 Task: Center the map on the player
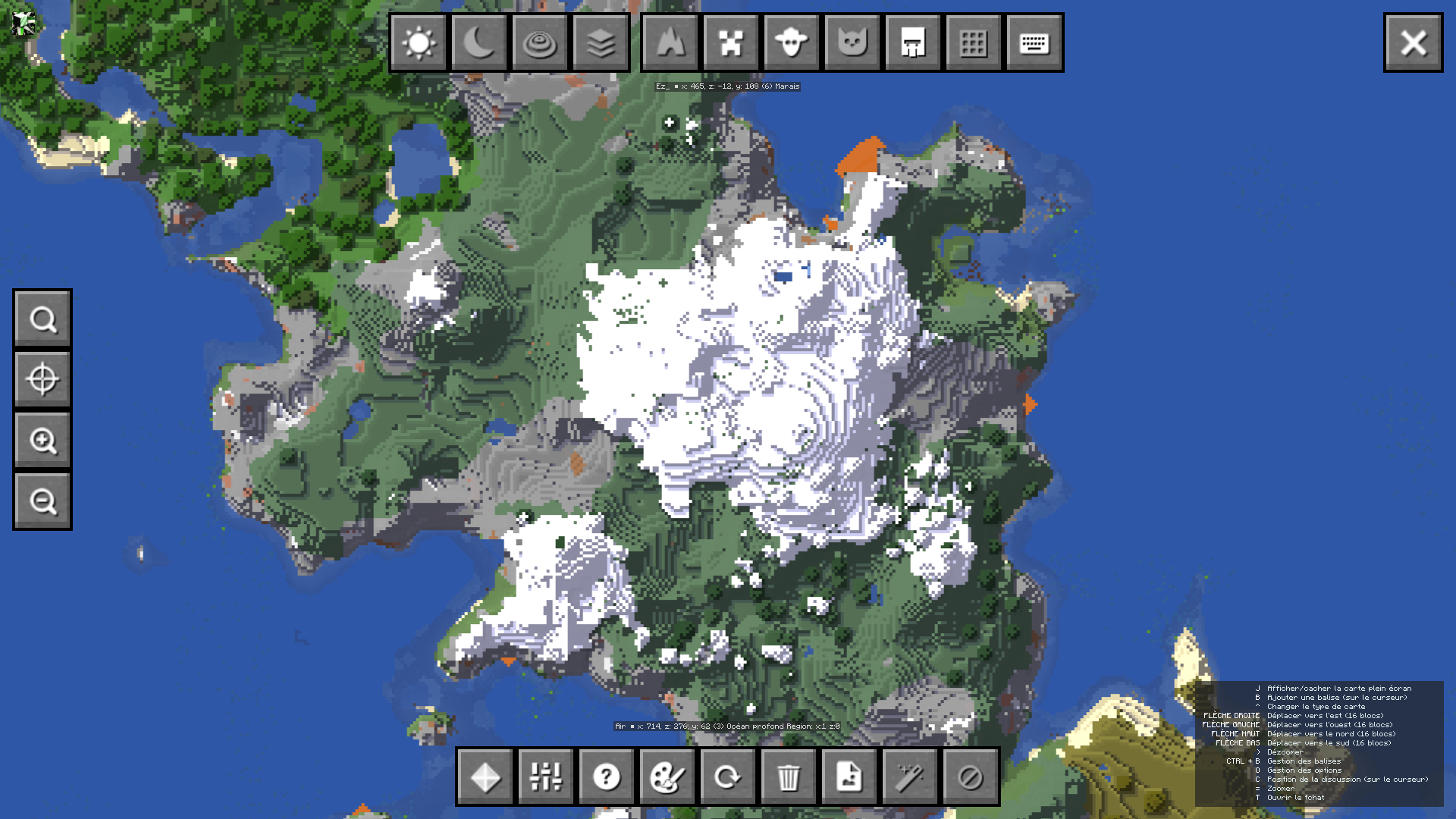(42, 378)
